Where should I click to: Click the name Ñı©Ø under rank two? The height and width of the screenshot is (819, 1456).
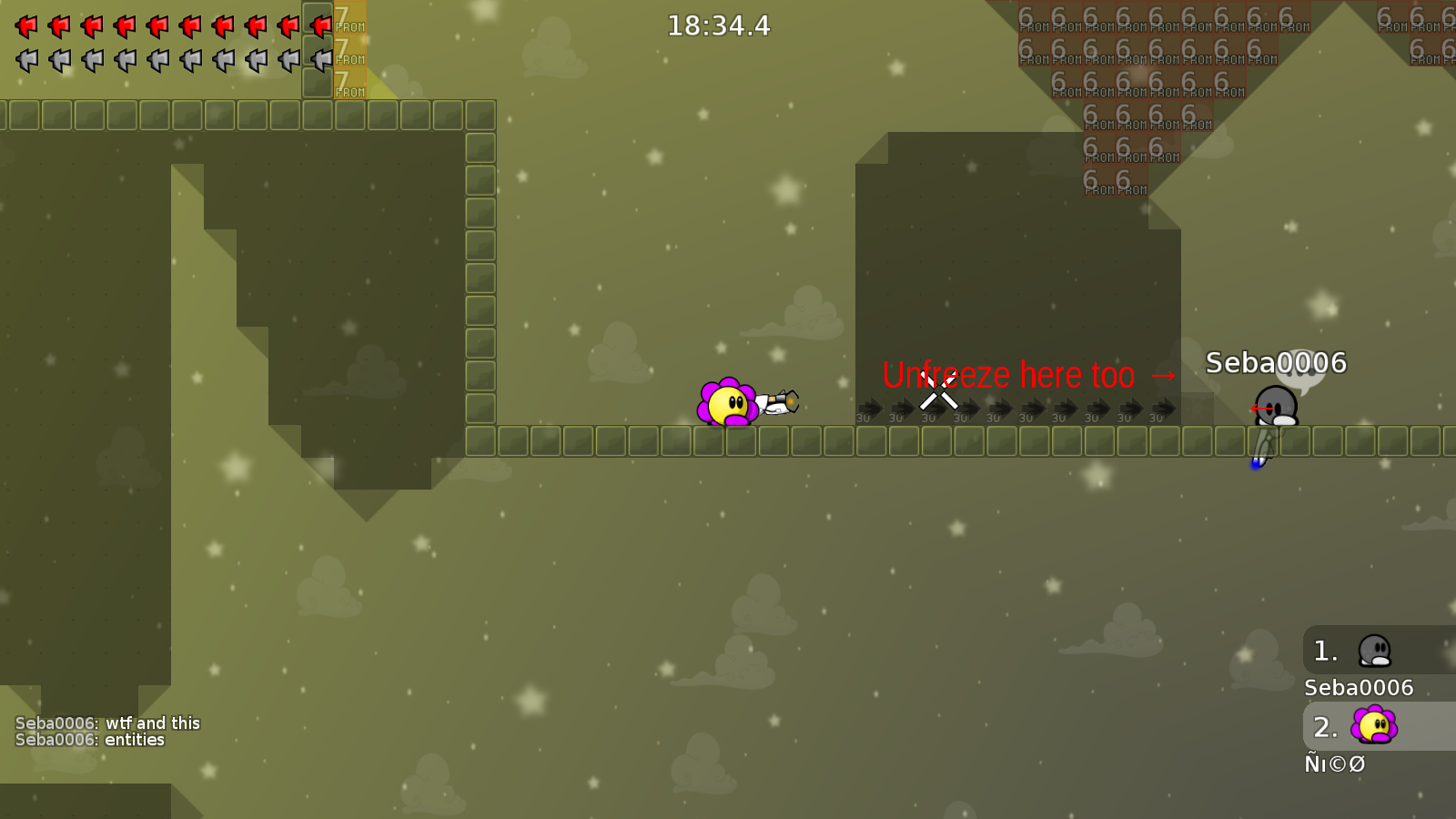click(1335, 764)
